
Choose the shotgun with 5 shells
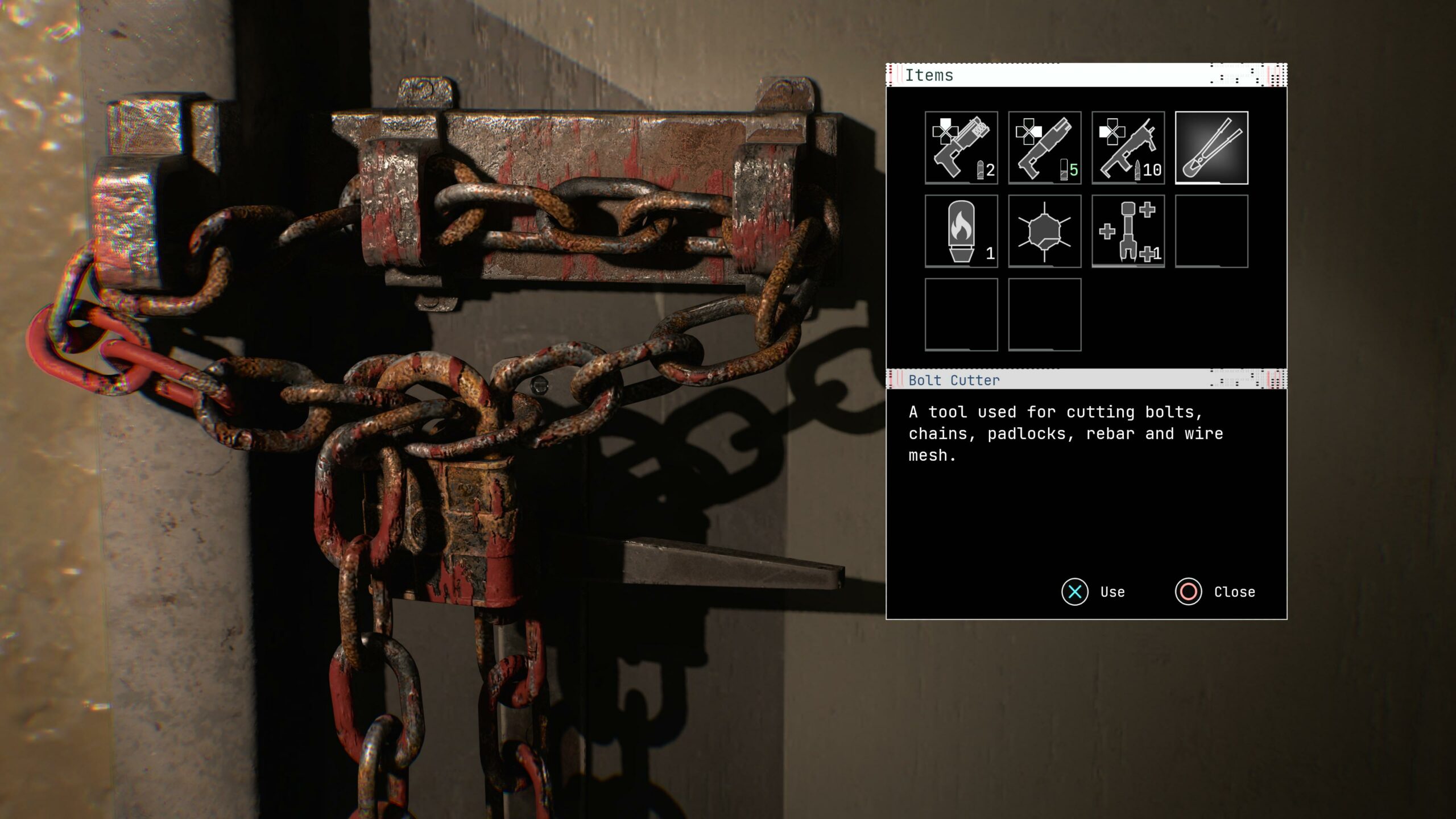click(x=1044, y=148)
